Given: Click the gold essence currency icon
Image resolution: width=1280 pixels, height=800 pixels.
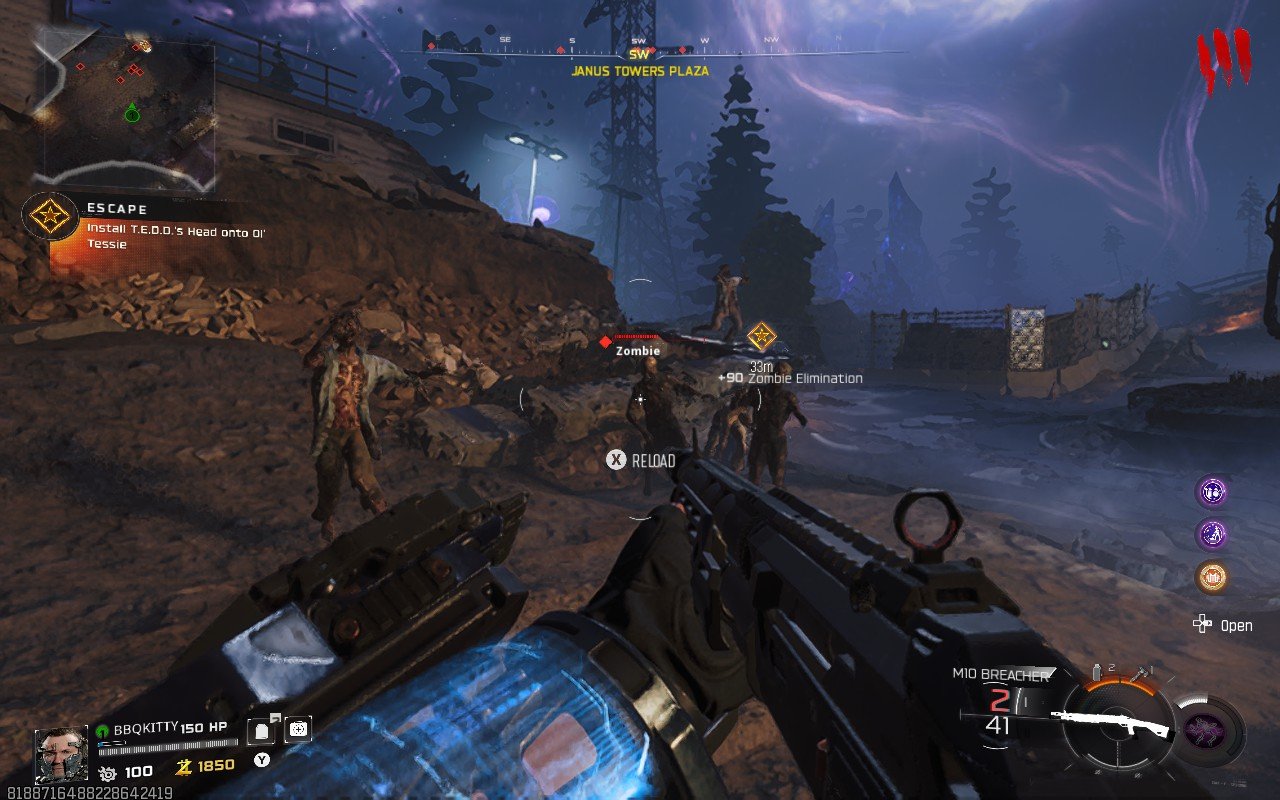Looking at the screenshot, I should coord(184,766).
